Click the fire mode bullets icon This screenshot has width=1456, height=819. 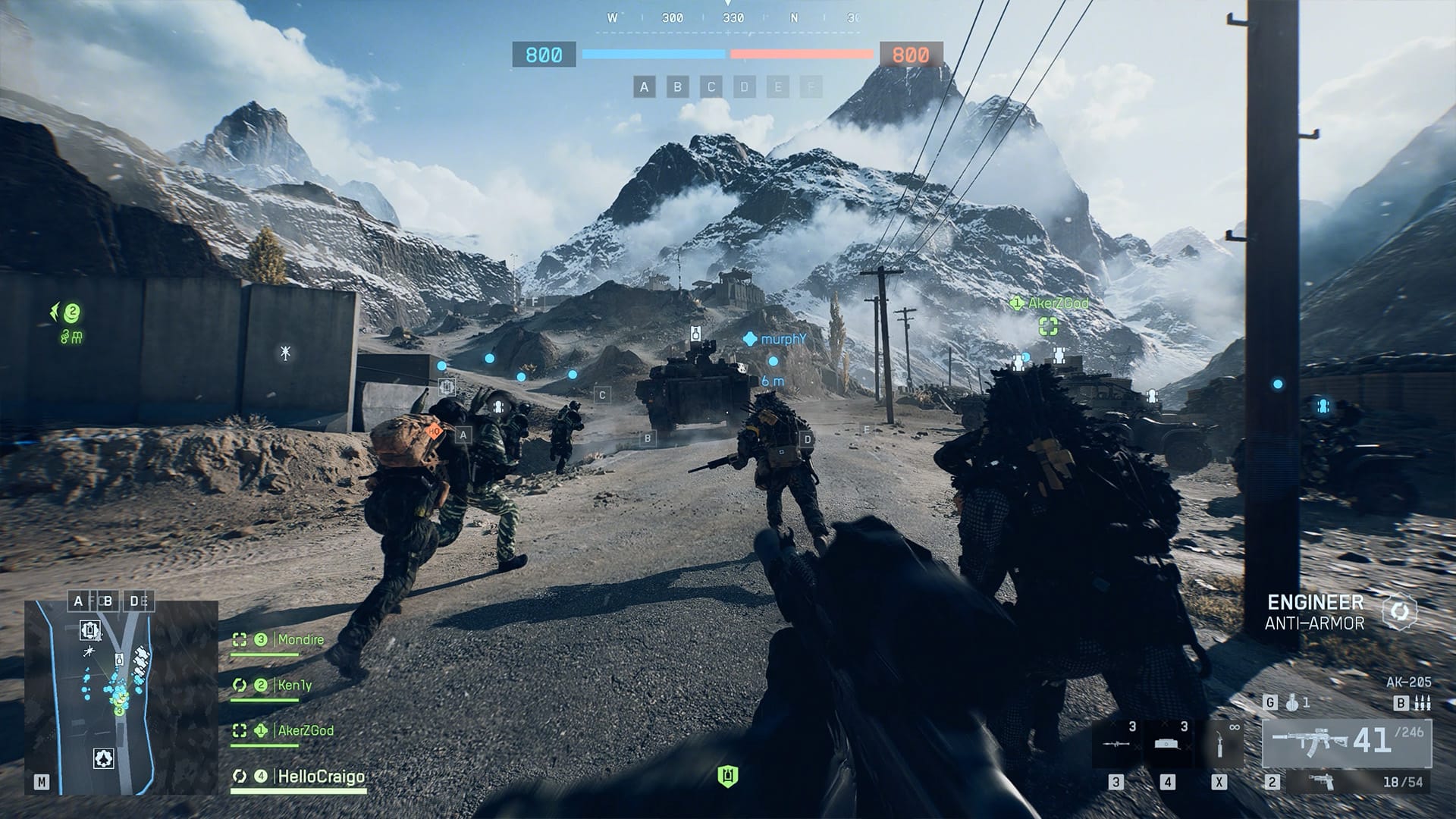[1423, 703]
